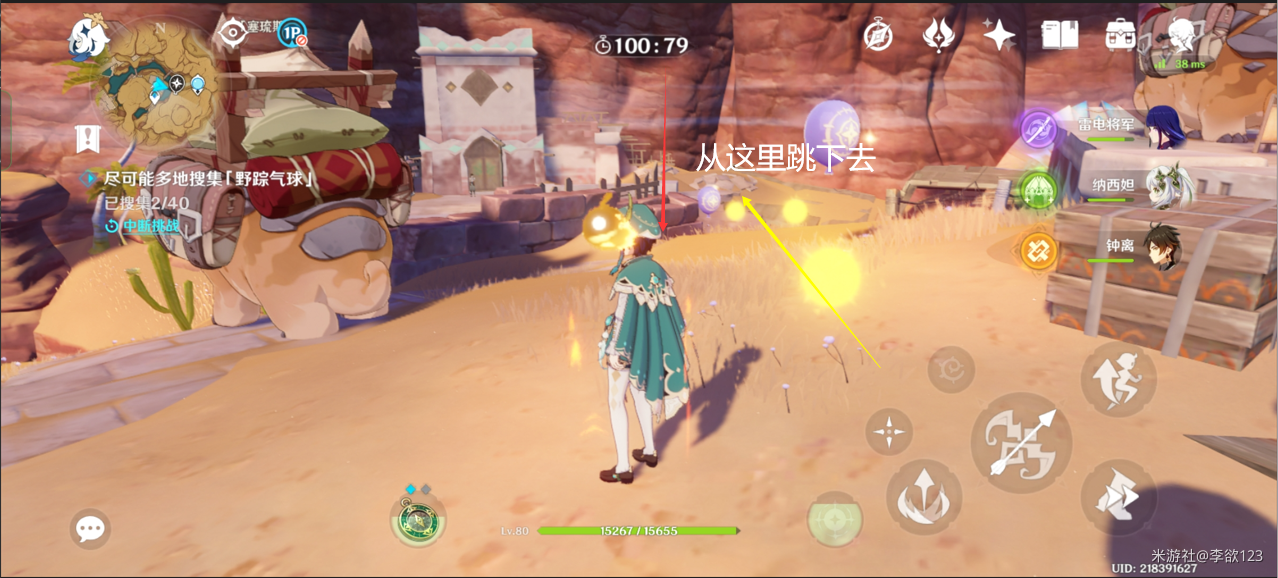Switch to party member 纳西妲
The image size is (1278, 578).
point(1163,187)
